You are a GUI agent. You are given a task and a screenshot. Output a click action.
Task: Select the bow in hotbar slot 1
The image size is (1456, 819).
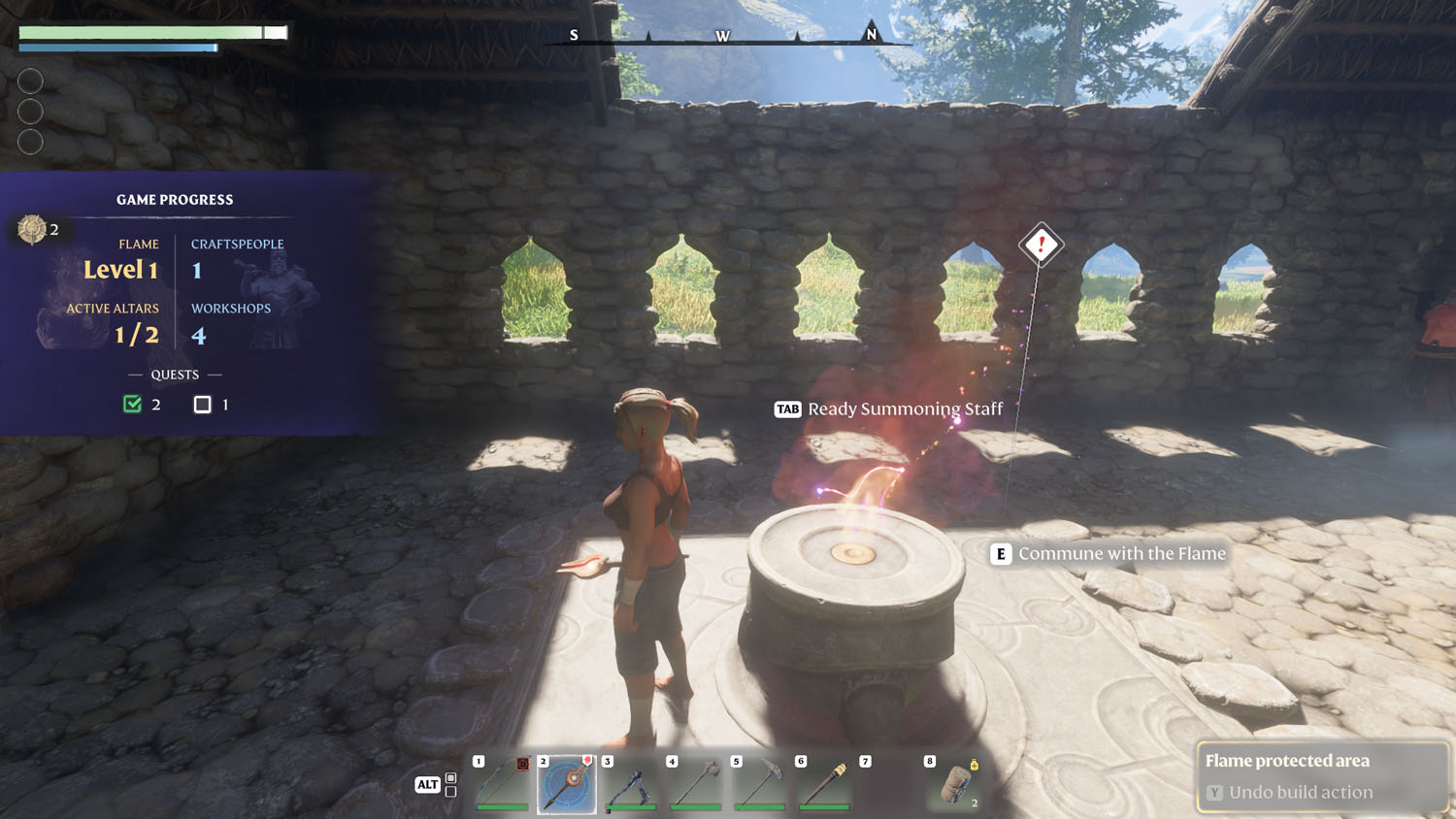(x=503, y=783)
